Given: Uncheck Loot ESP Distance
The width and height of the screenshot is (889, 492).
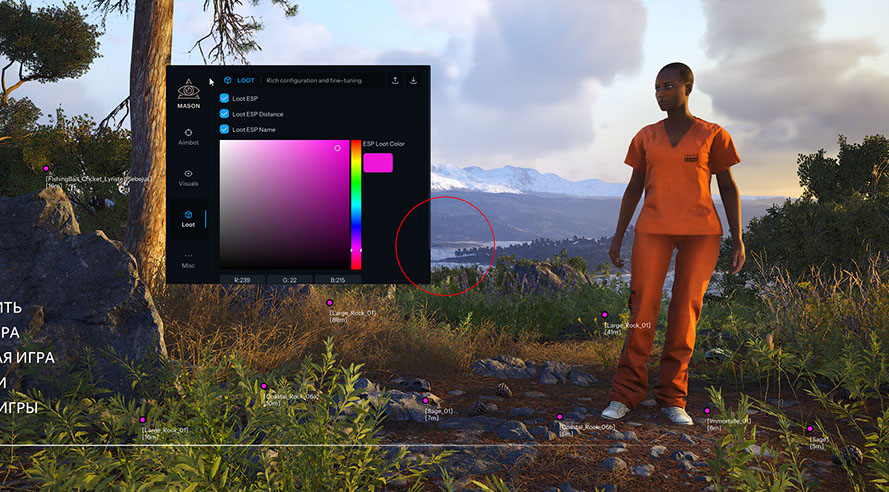Looking at the screenshot, I should pyautogui.click(x=224, y=114).
